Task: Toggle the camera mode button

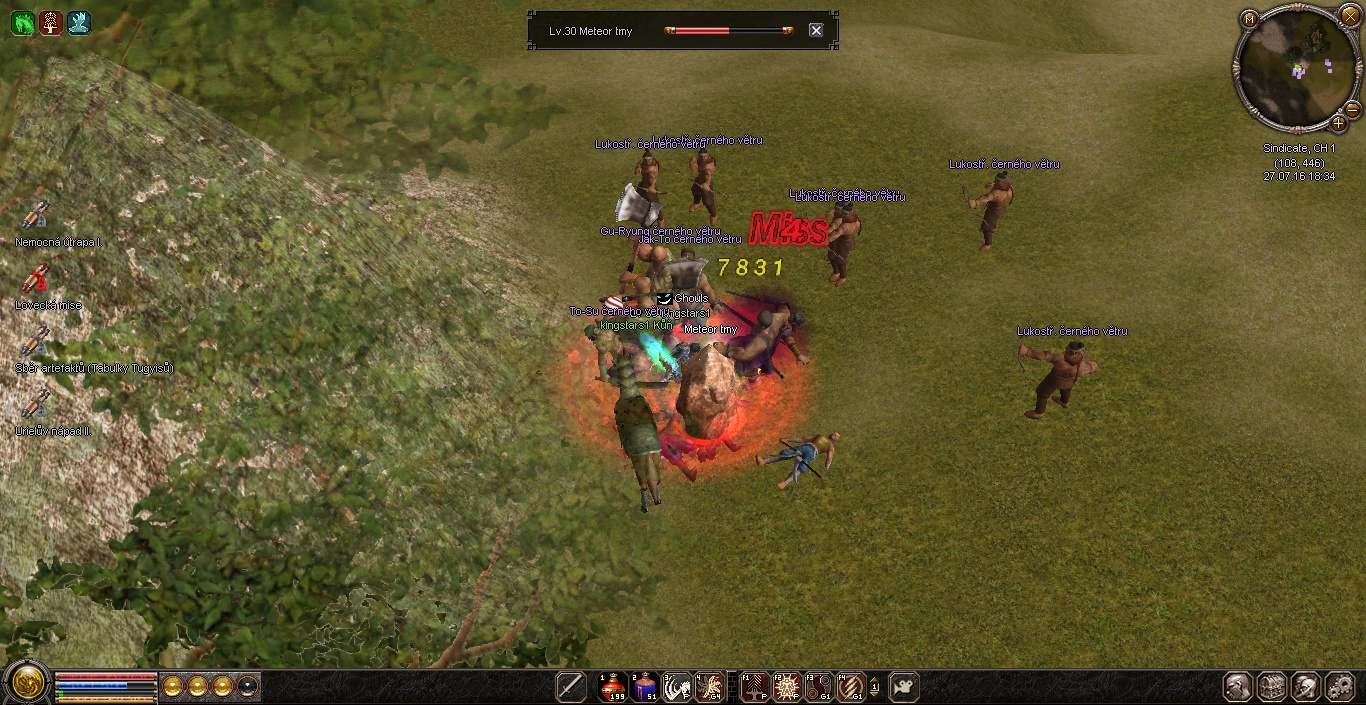Action: click(x=904, y=686)
